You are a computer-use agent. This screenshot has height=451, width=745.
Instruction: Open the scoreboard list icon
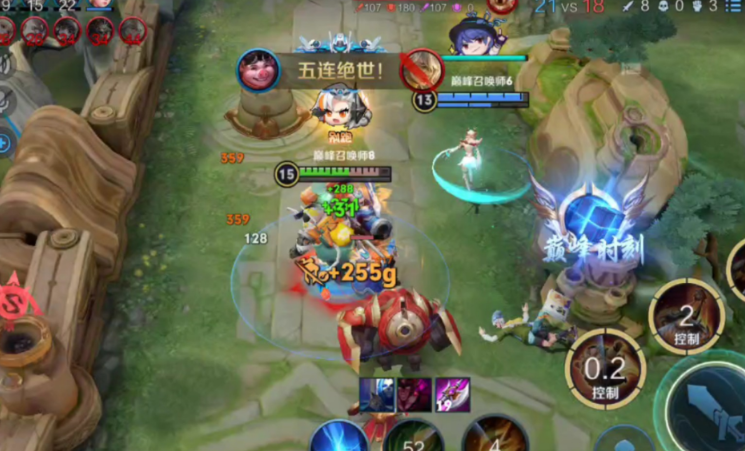tap(735, 8)
